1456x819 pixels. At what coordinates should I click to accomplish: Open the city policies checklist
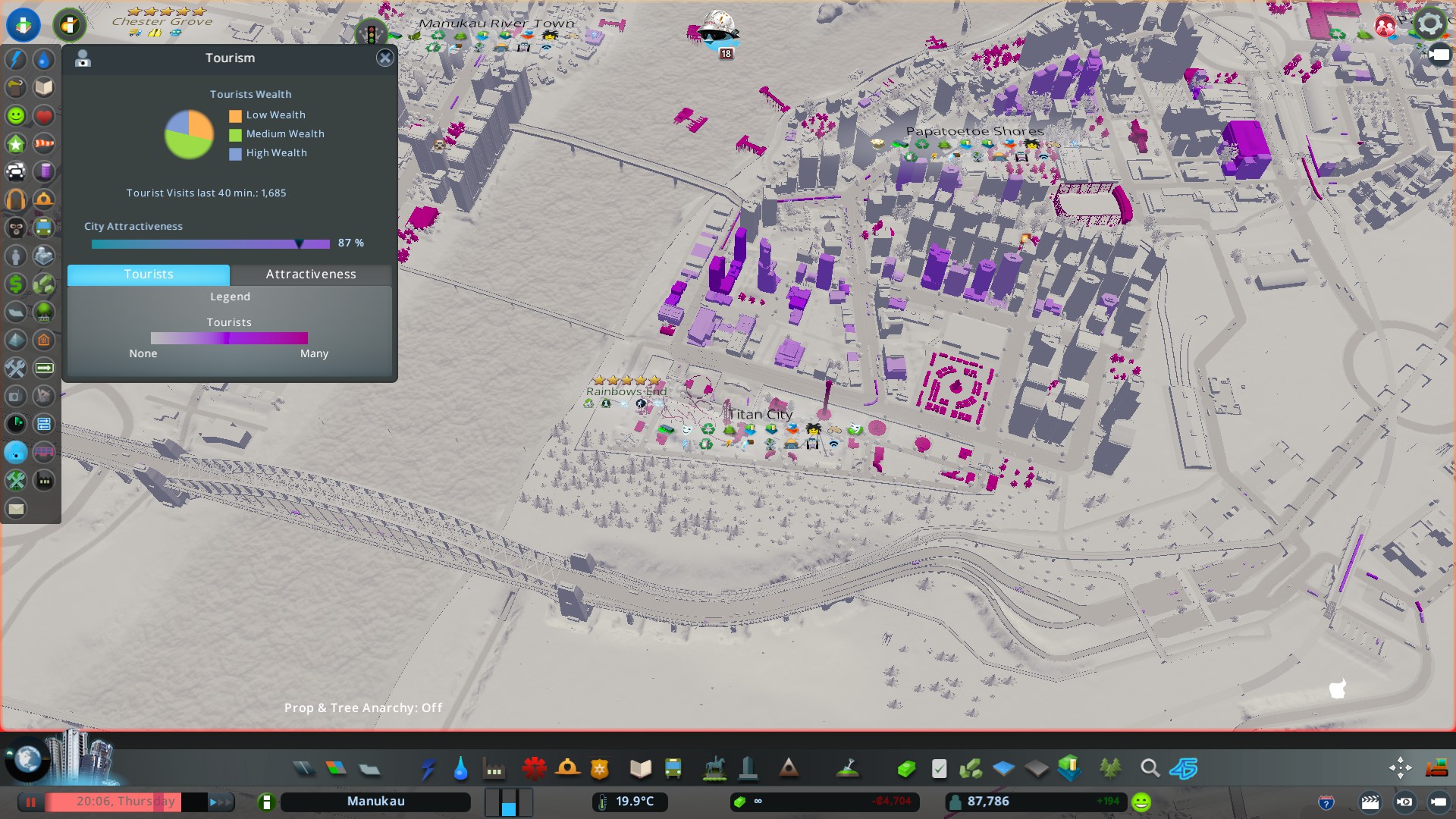coord(939,769)
